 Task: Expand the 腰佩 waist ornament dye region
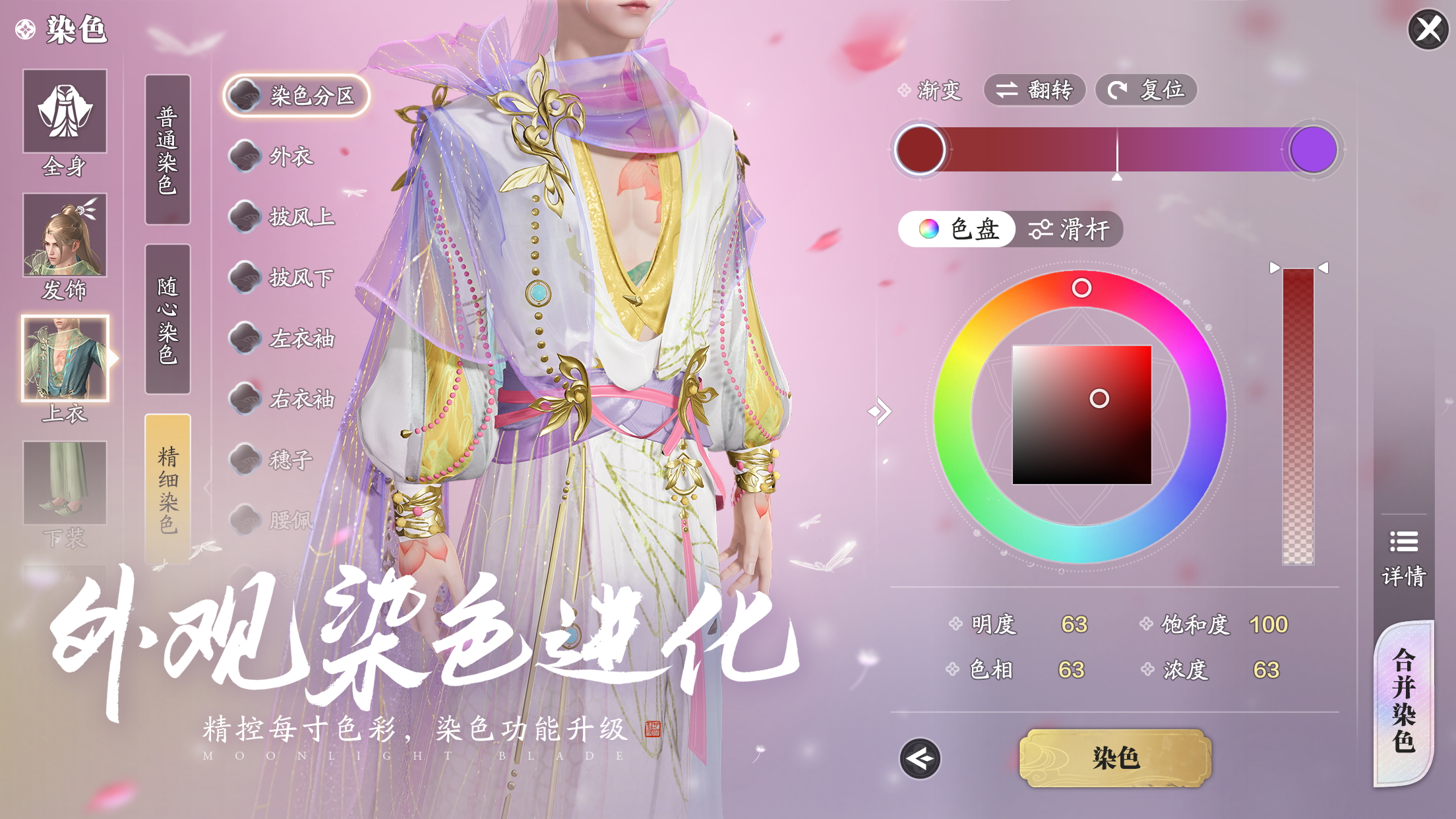290,520
